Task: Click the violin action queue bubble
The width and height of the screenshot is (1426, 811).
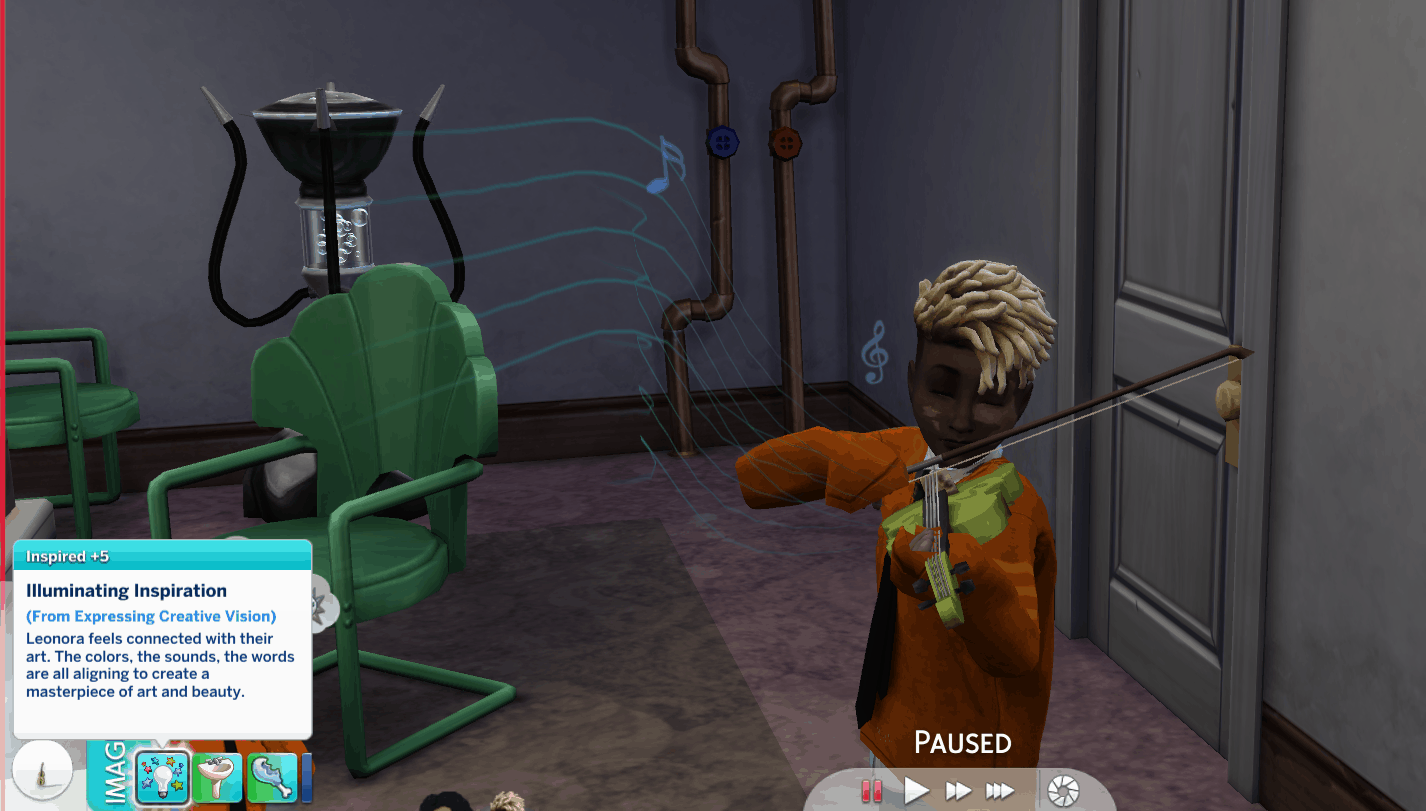Action: coord(42,770)
